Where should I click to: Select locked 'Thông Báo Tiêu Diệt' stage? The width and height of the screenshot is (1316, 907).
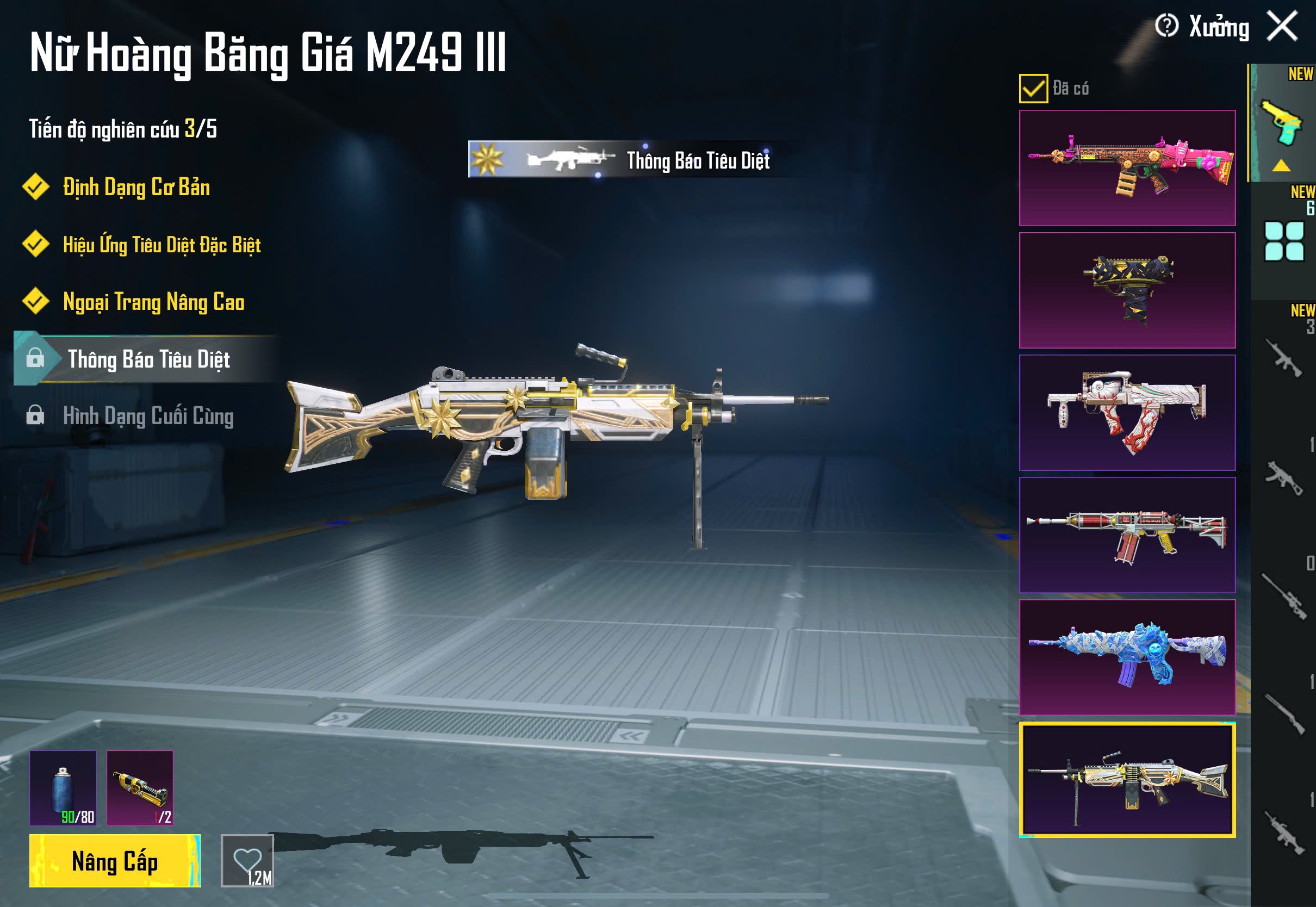[x=148, y=359]
